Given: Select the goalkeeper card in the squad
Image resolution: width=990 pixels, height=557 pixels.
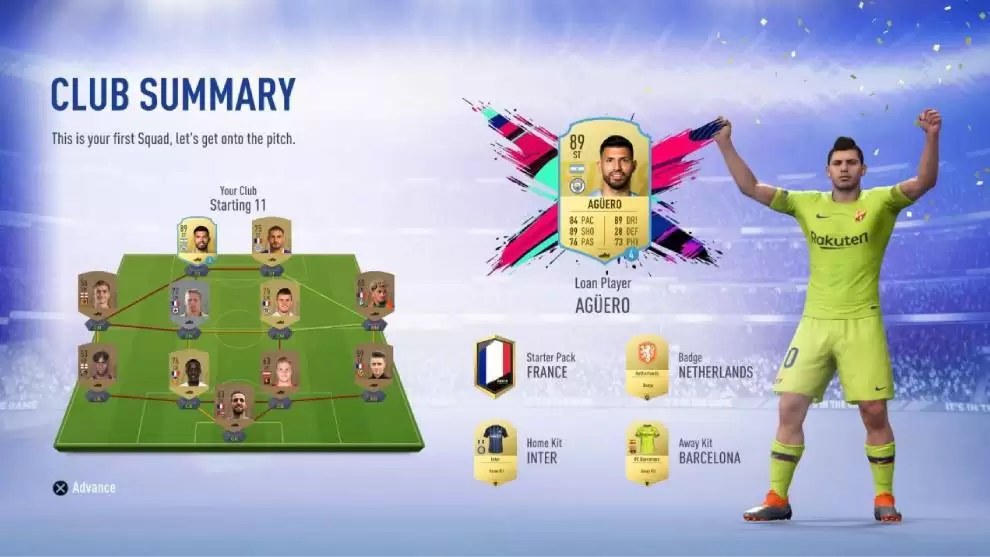Looking at the screenshot, I should coord(234,406).
